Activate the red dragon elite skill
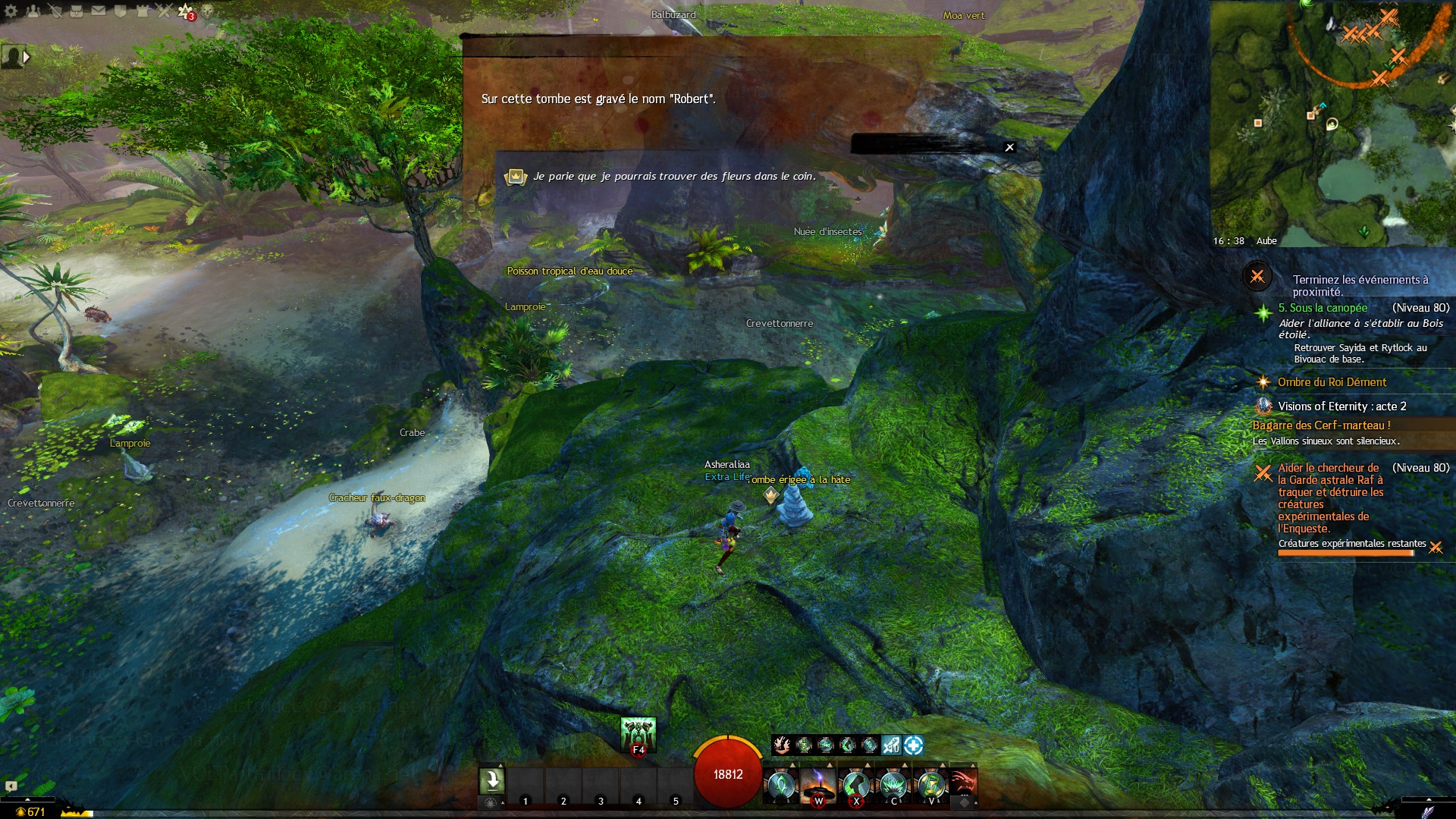Screen dimensions: 1456x819 tap(963, 783)
